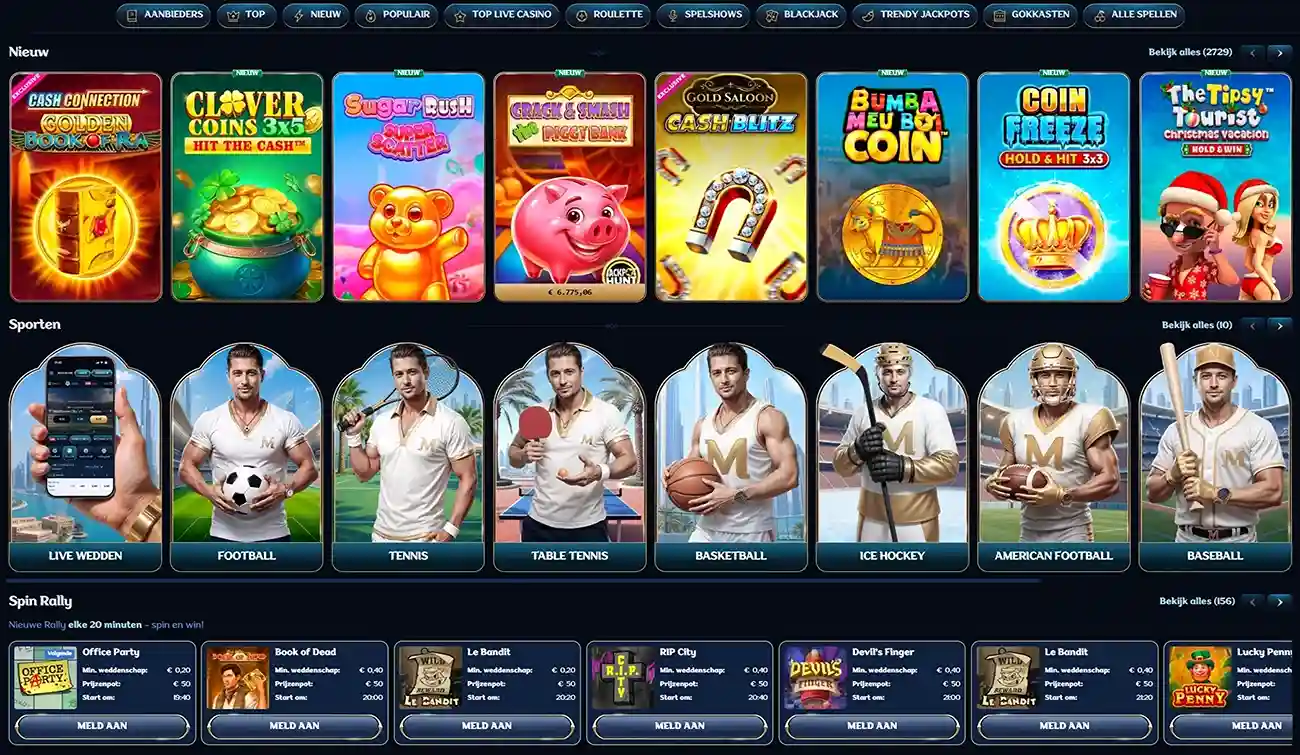Image resolution: width=1300 pixels, height=755 pixels.
Task: Select the Trendy Jackpots icon
Action: click(x=868, y=15)
